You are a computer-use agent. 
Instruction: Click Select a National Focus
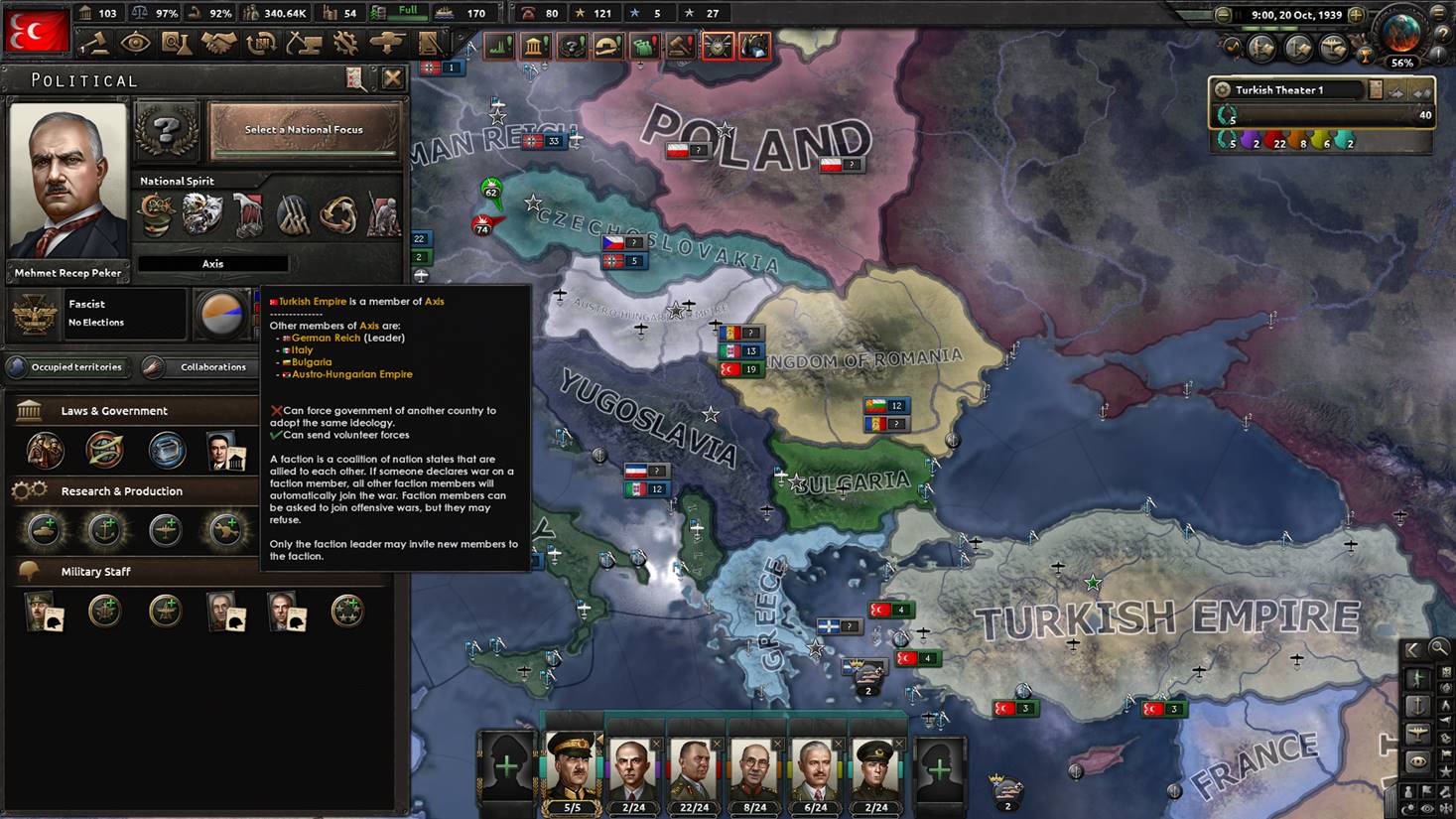coord(304,129)
